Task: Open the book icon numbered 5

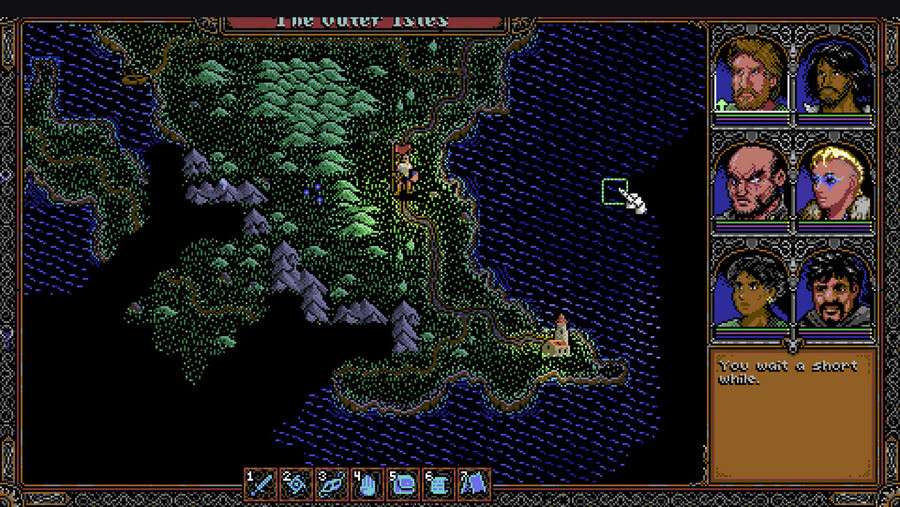Action: (402, 485)
